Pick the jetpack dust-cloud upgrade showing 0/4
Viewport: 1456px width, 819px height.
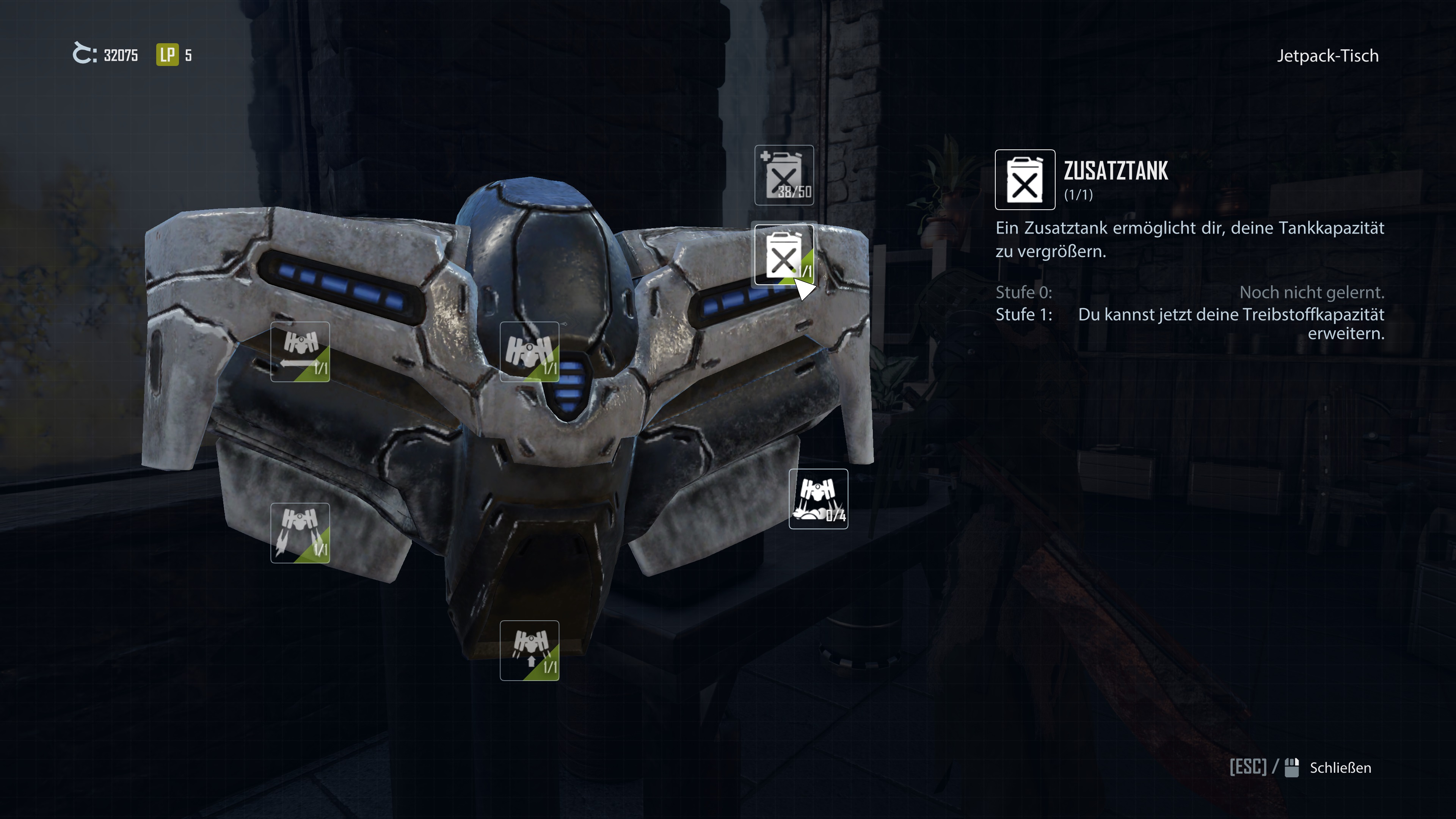click(818, 499)
